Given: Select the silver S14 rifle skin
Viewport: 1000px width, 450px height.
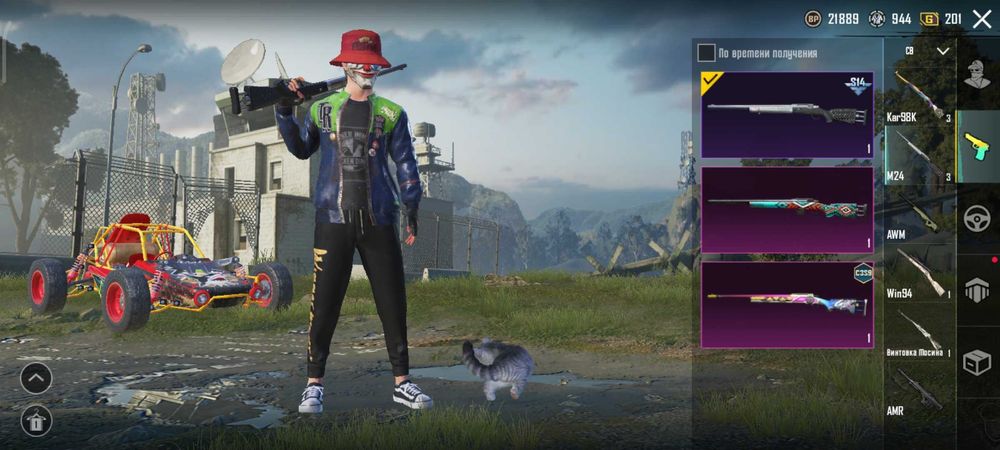Looking at the screenshot, I should (787, 114).
